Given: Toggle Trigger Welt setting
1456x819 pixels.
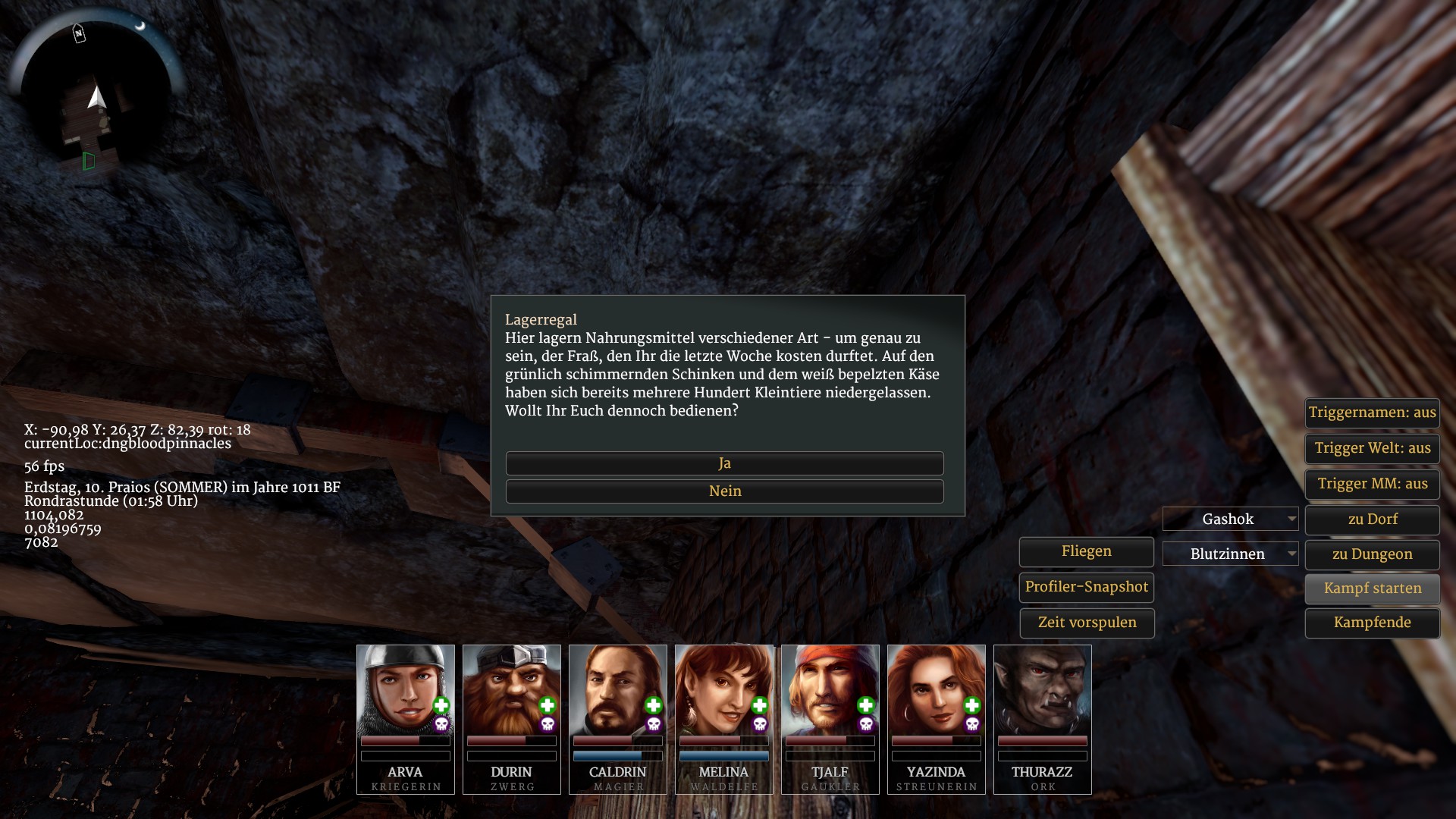Looking at the screenshot, I should click(x=1372, y=448).
